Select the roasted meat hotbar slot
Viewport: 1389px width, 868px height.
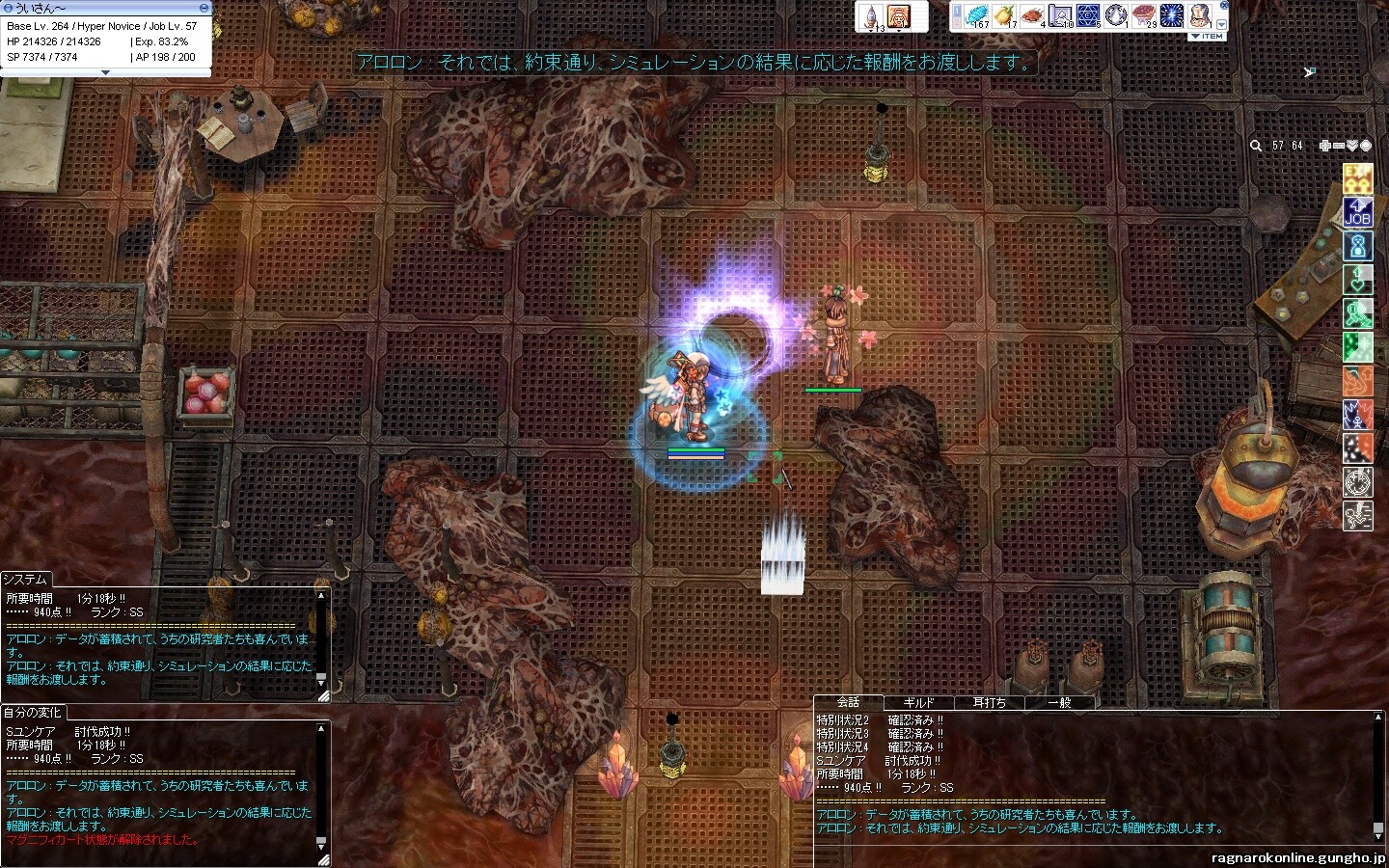(1032, 16)
